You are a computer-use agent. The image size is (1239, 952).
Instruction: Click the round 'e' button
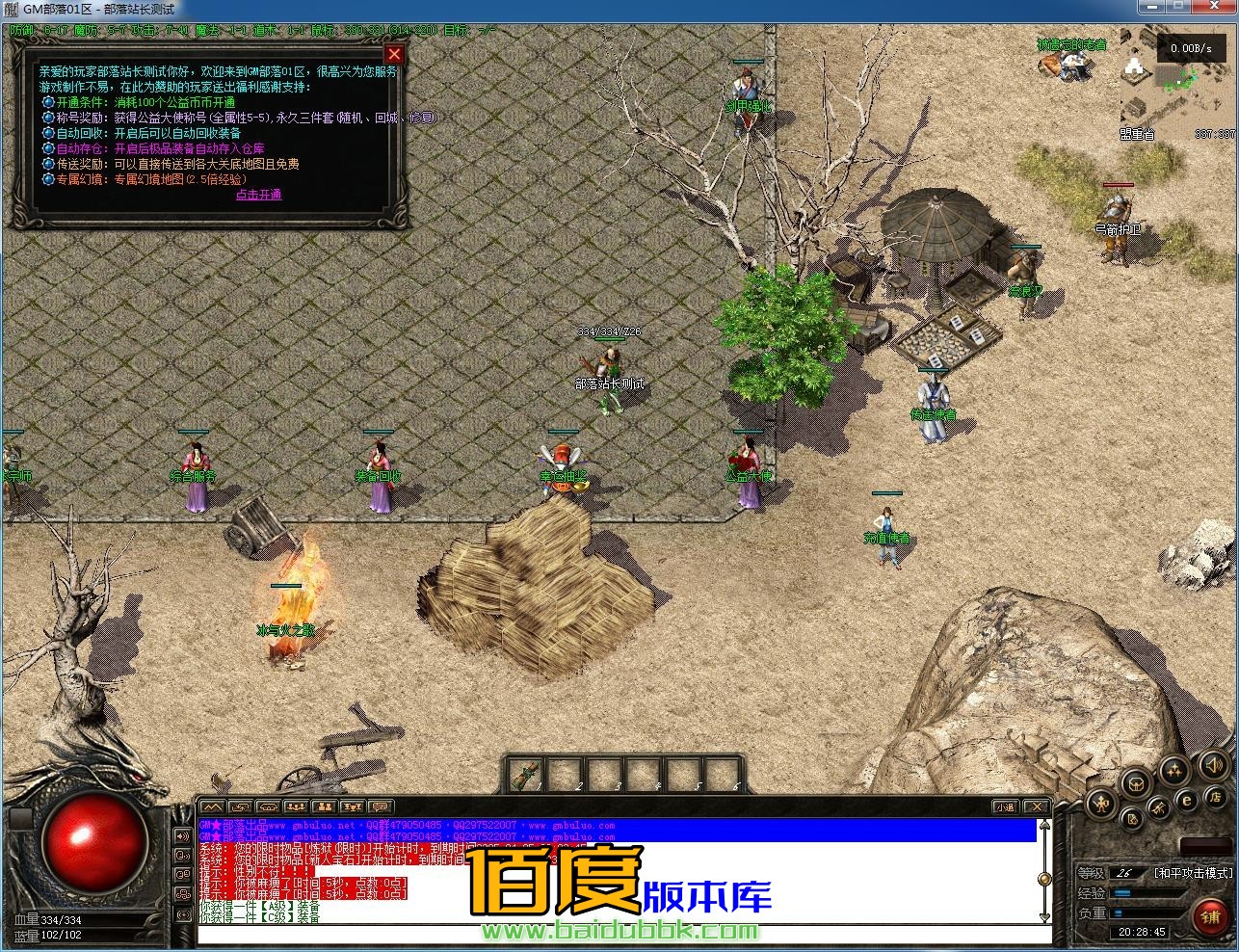pos(1187,799)
